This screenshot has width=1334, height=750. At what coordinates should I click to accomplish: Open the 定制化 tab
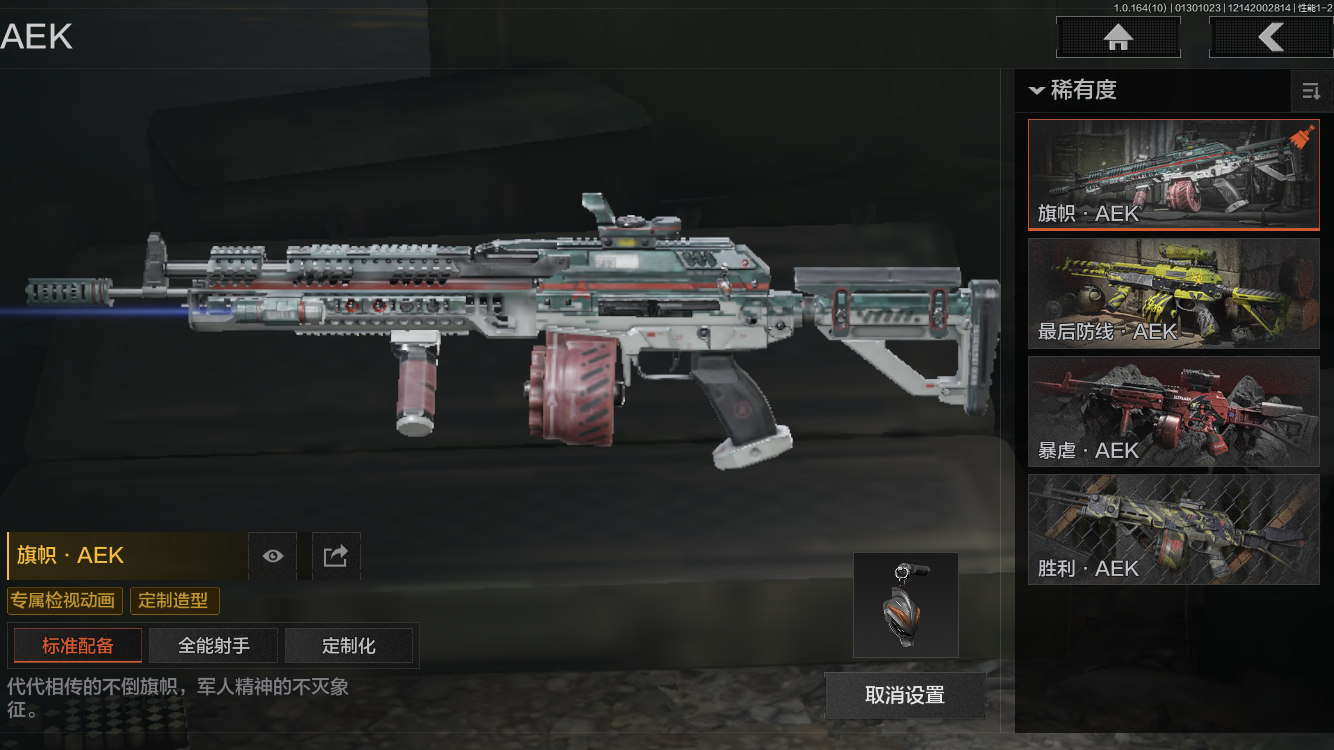349,646
